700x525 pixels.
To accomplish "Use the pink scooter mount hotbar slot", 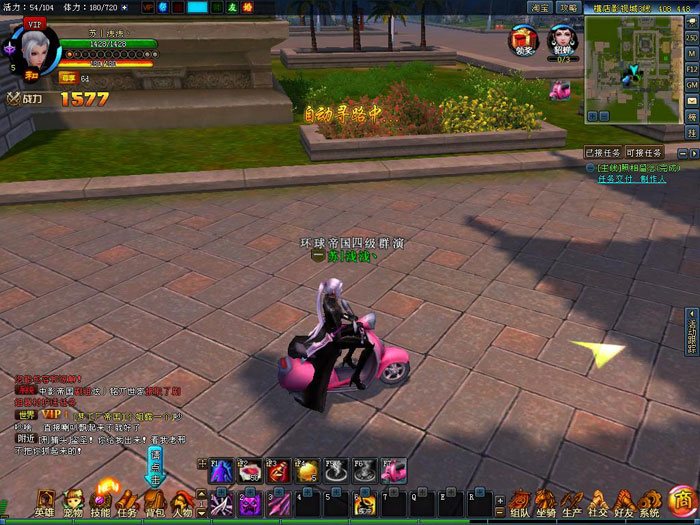I will 394,470.
